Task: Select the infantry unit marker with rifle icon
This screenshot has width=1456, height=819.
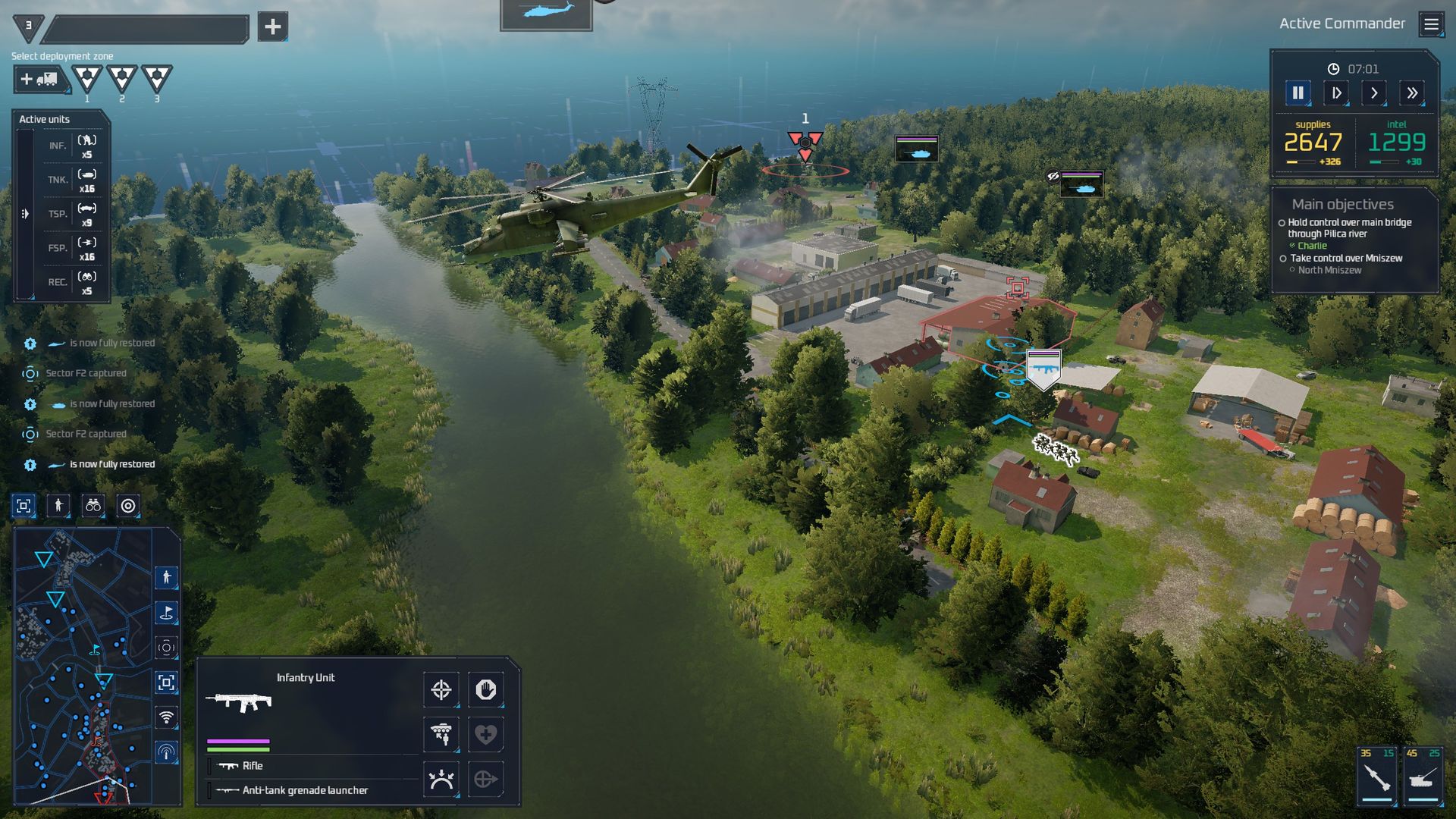Action: (1043, 369)
